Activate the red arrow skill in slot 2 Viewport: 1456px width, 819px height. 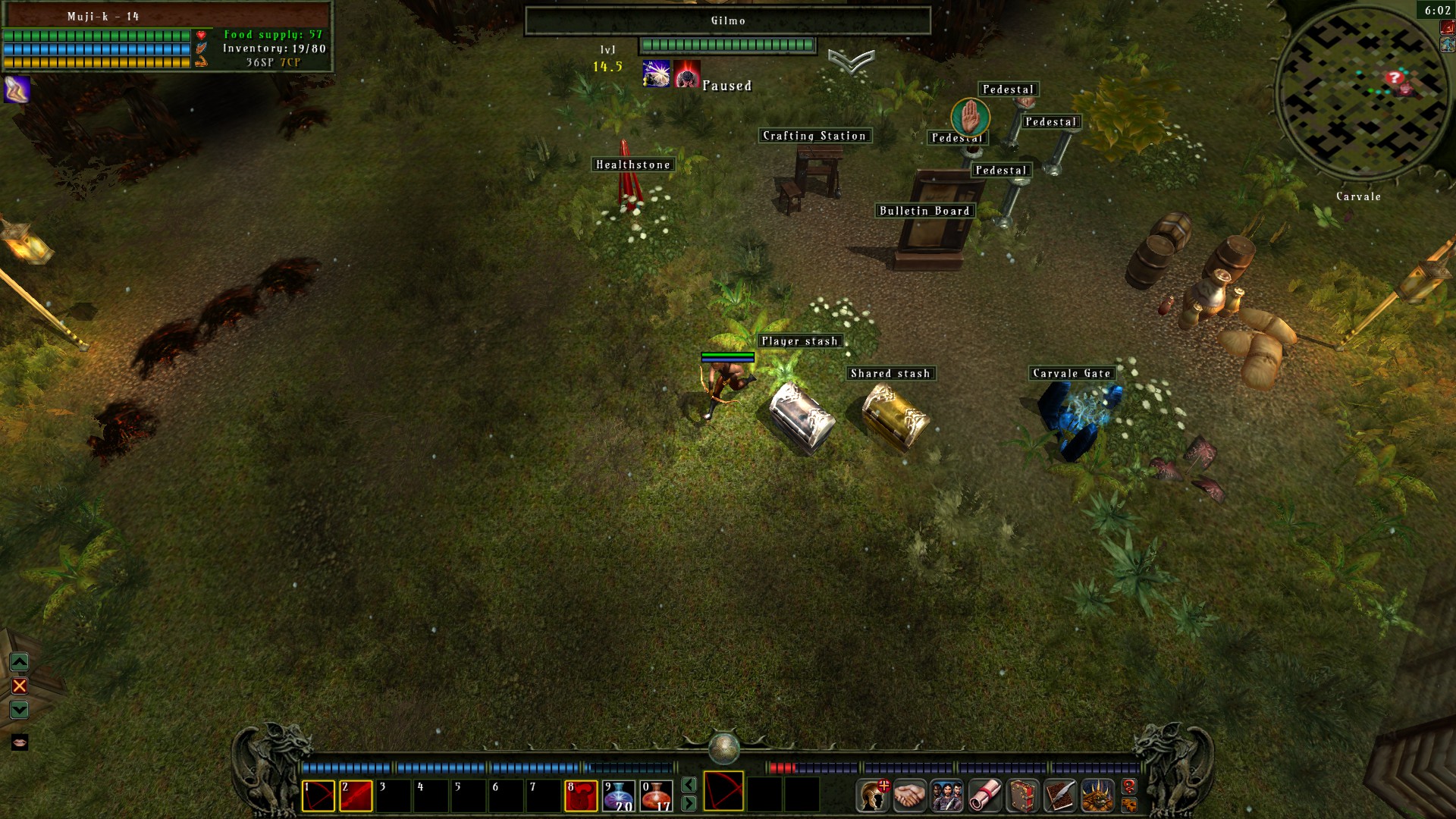[356, 796]
